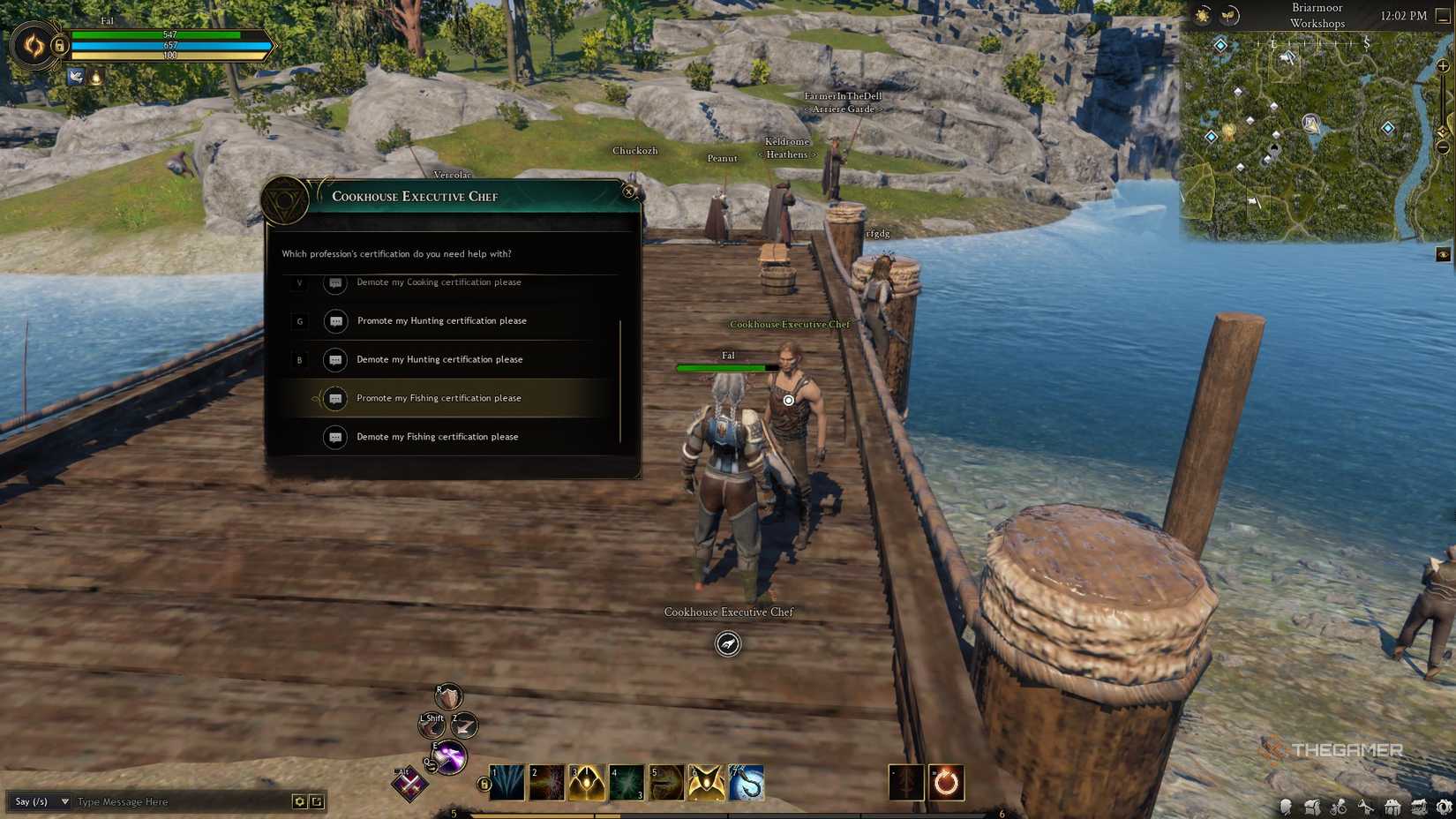Choose 'Demote my Hunting certification please'
Image resolution: width=1456 pixels, height=819 pixels.
[439, 359]
